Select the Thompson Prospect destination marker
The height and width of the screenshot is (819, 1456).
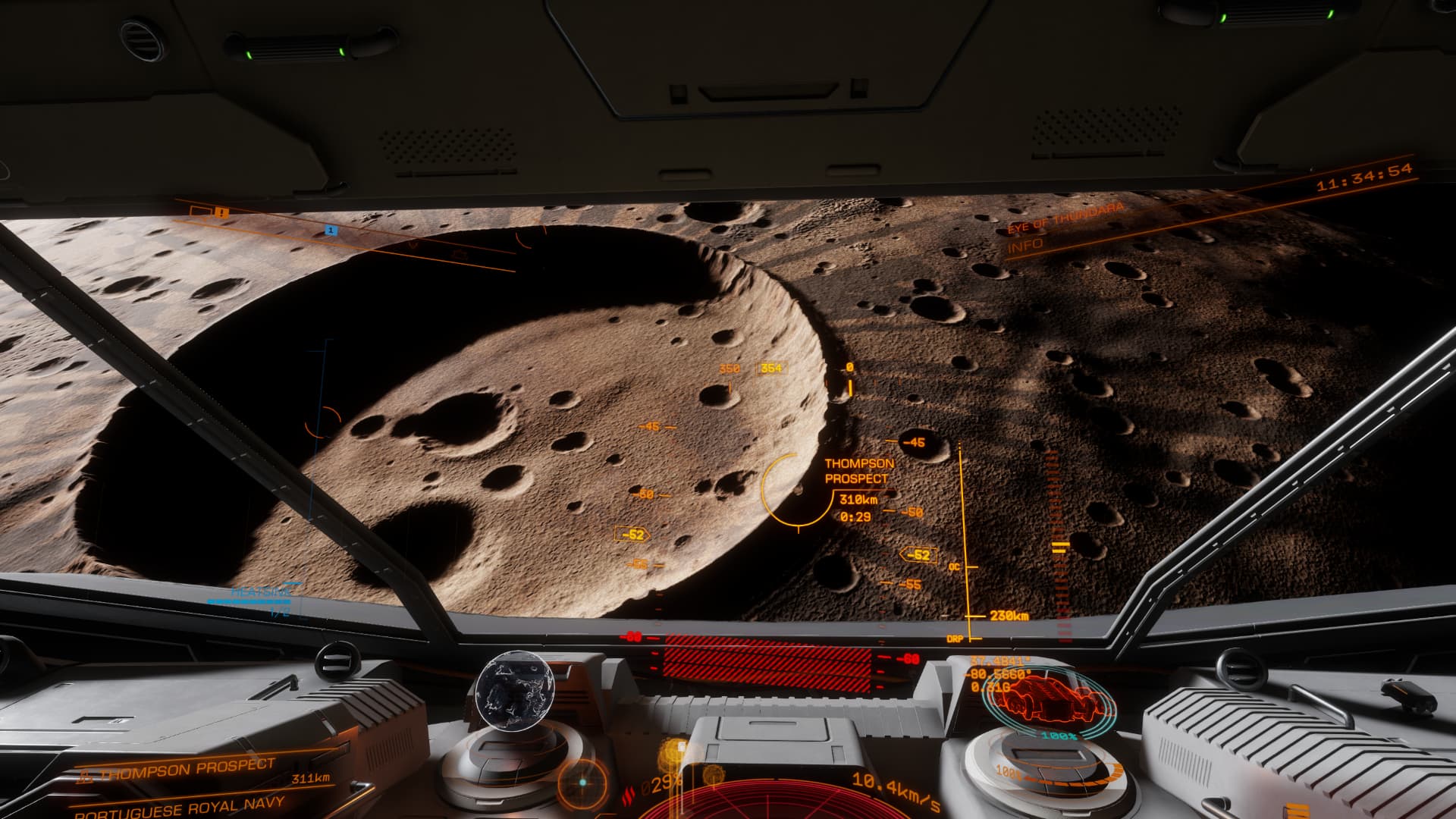pyautogui.click(x=795, y=490)
